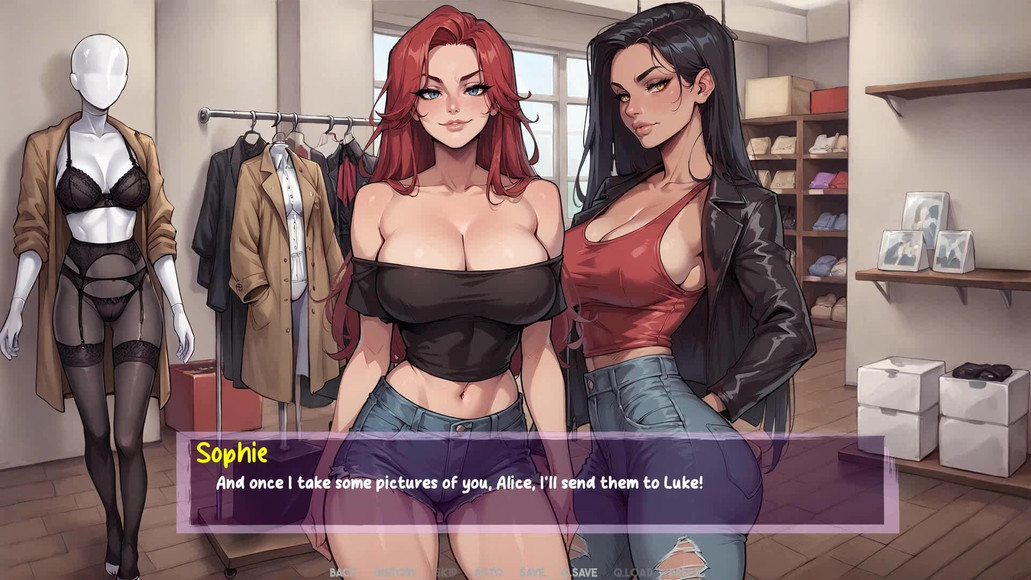Activate the Skip option

coord(445,572)
